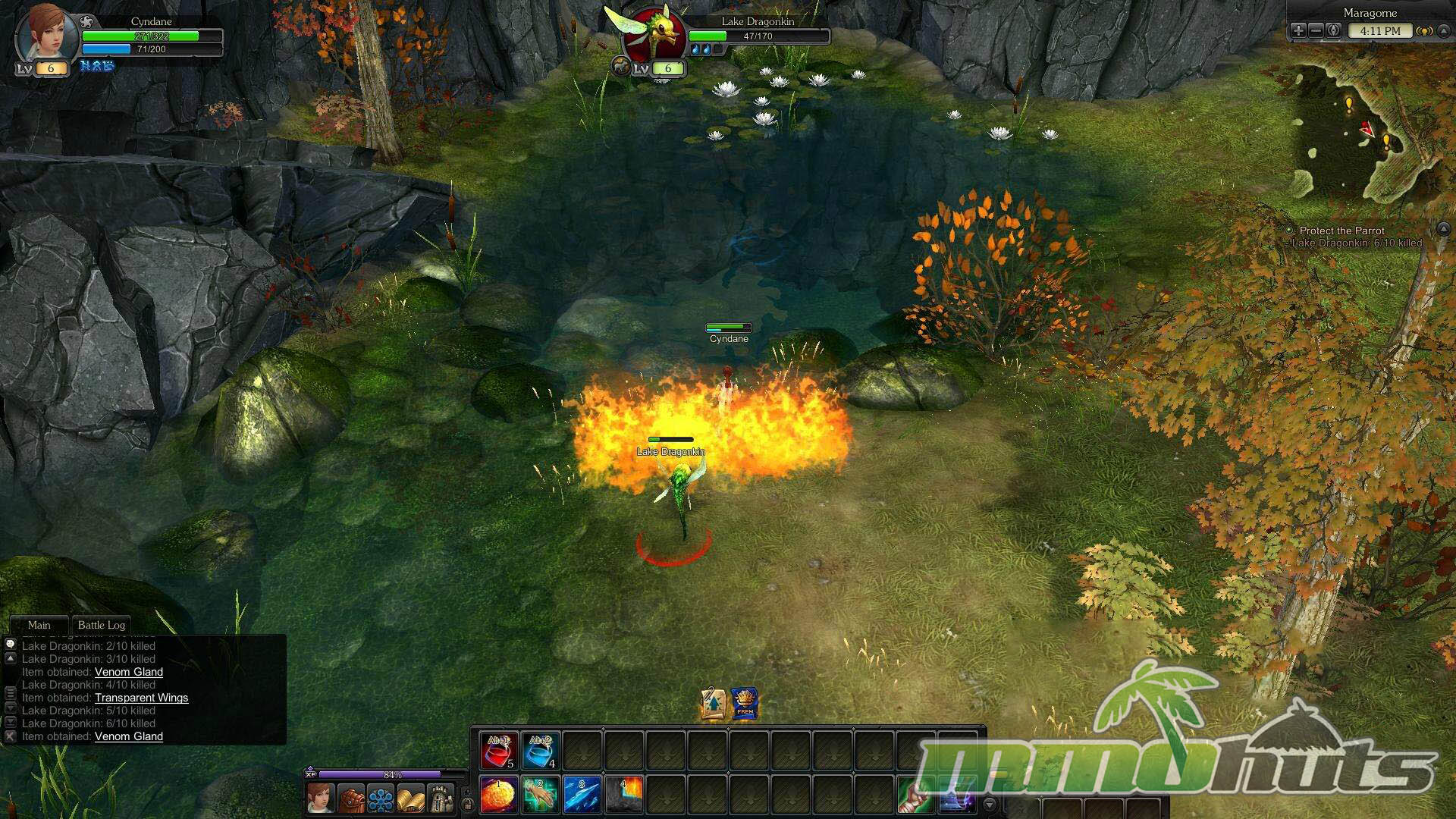
Task: Toggle the hotbar lock icon
Action: (468, 805)
